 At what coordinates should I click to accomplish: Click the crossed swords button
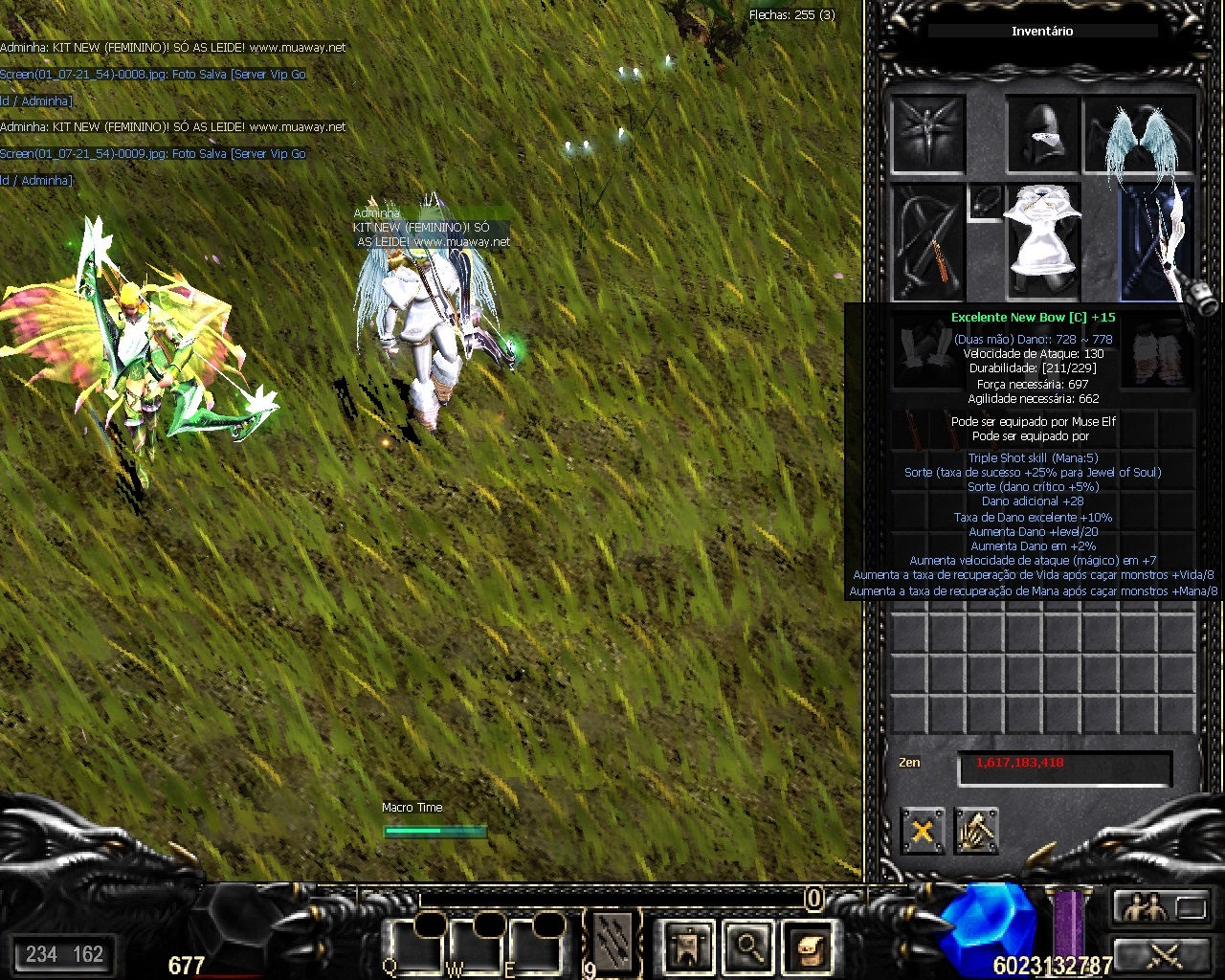[x=1160, y=955]
